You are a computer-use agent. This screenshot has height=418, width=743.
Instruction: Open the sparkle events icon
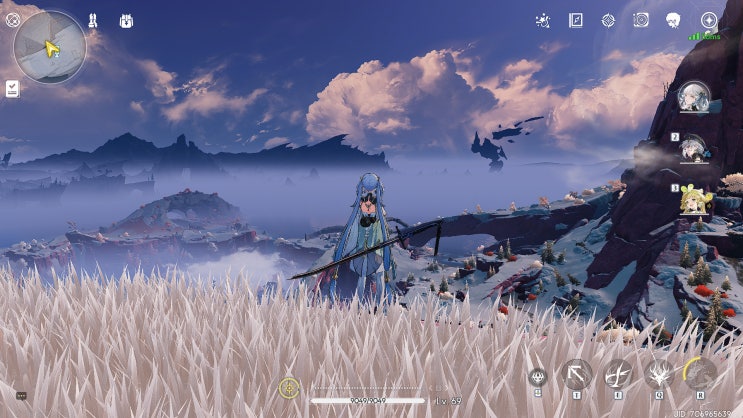542,20
